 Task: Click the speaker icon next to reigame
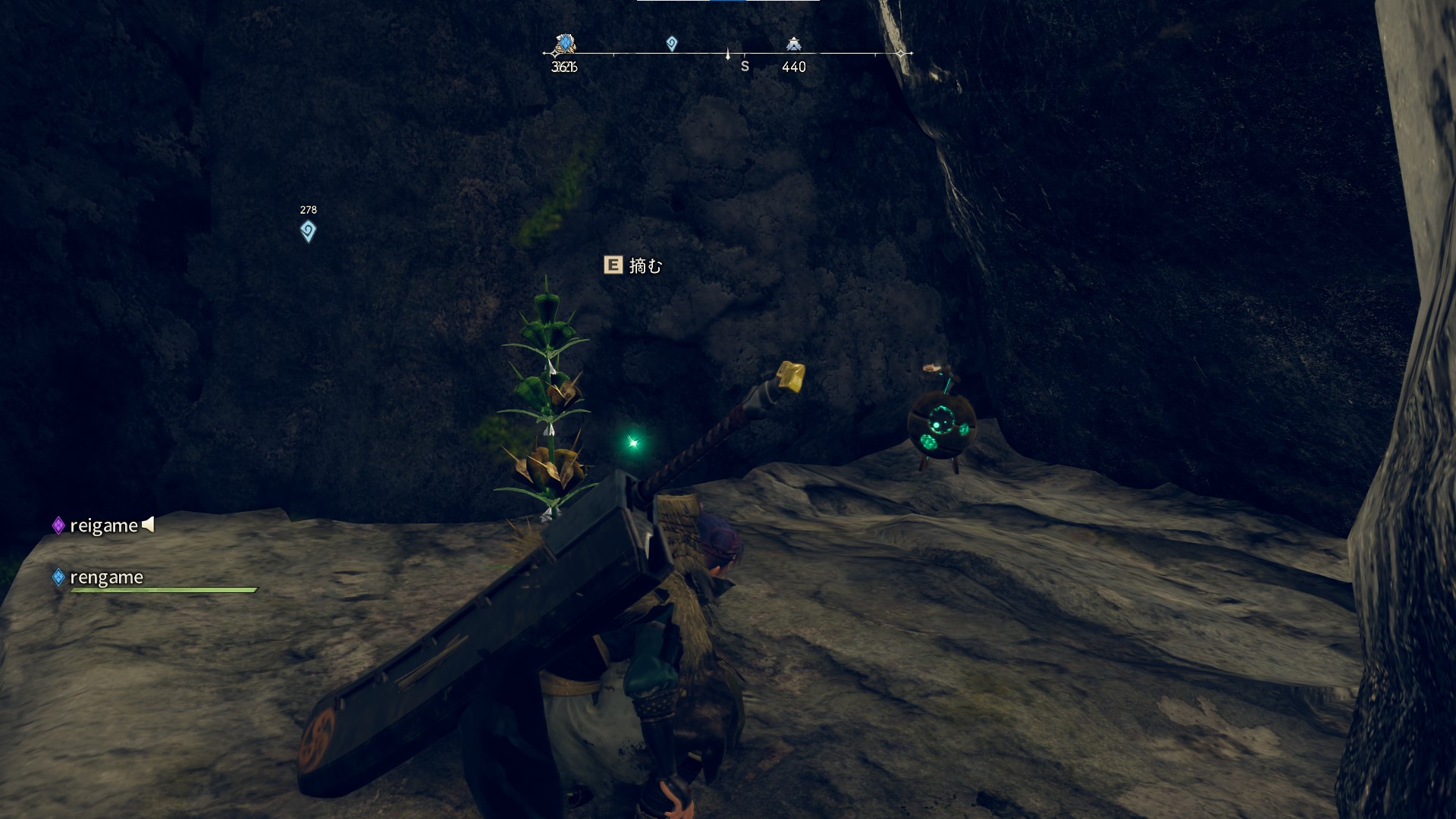(149, 524)
